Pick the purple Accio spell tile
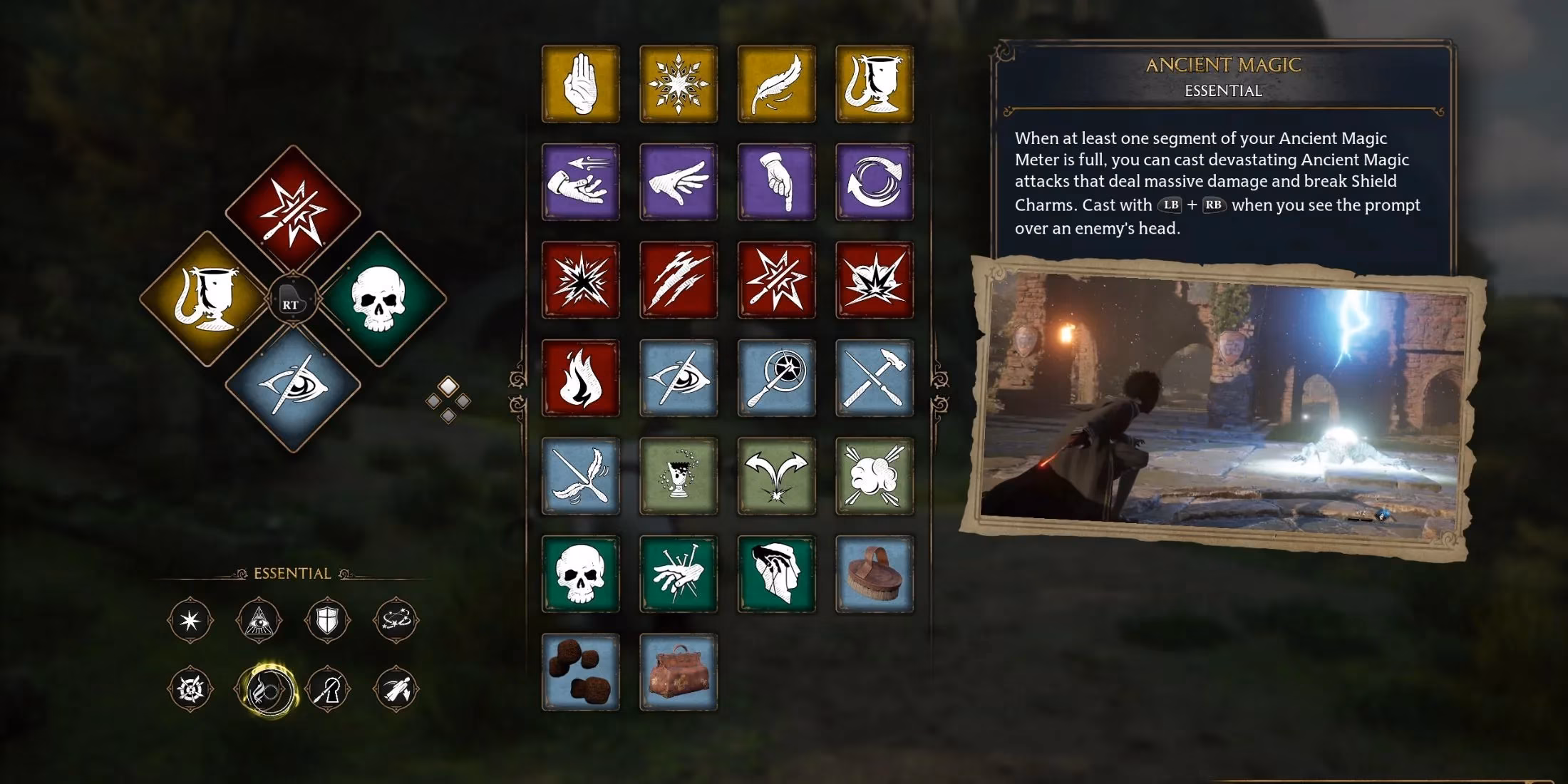Screen dimensions: 1568x784 click(x=580, y=182)
